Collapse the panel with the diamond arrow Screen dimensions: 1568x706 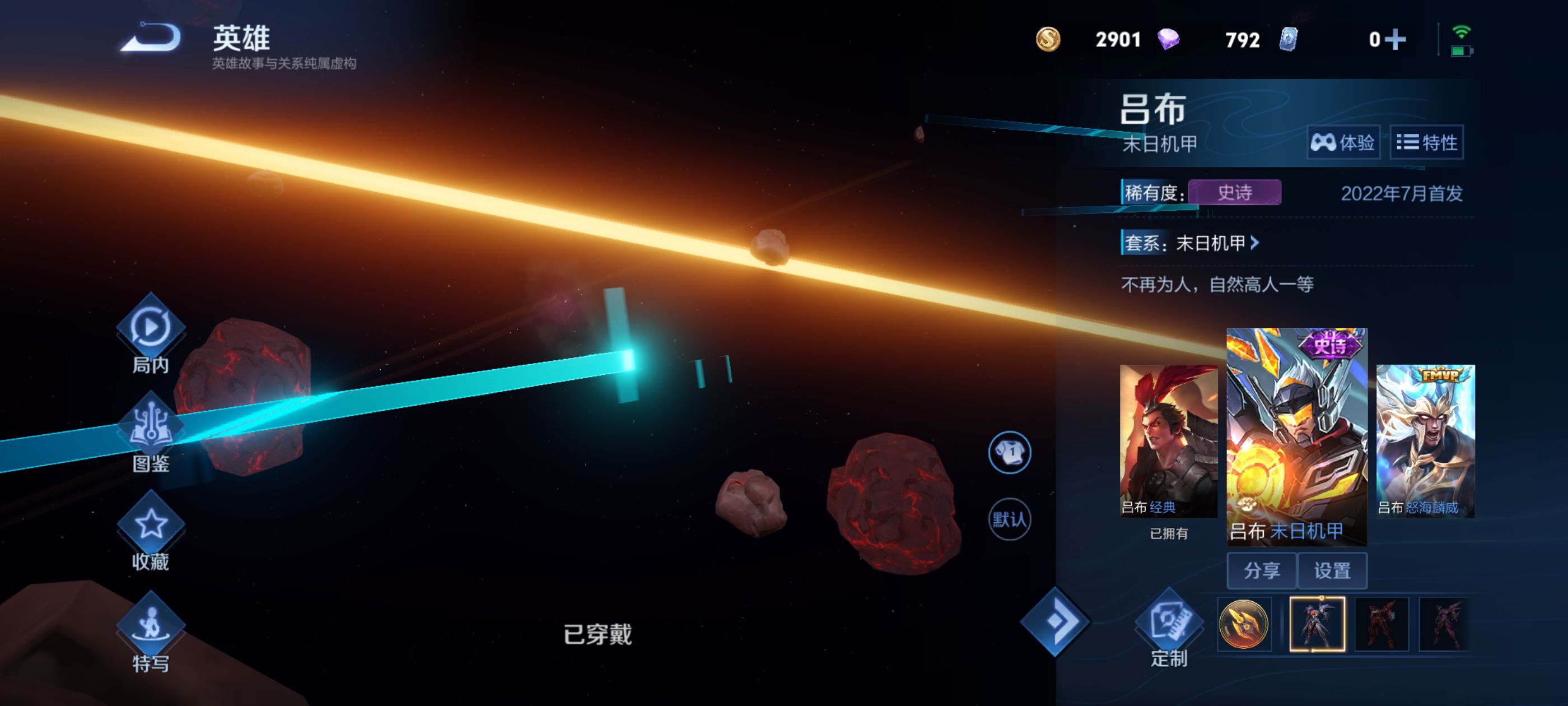(1055, 621)
